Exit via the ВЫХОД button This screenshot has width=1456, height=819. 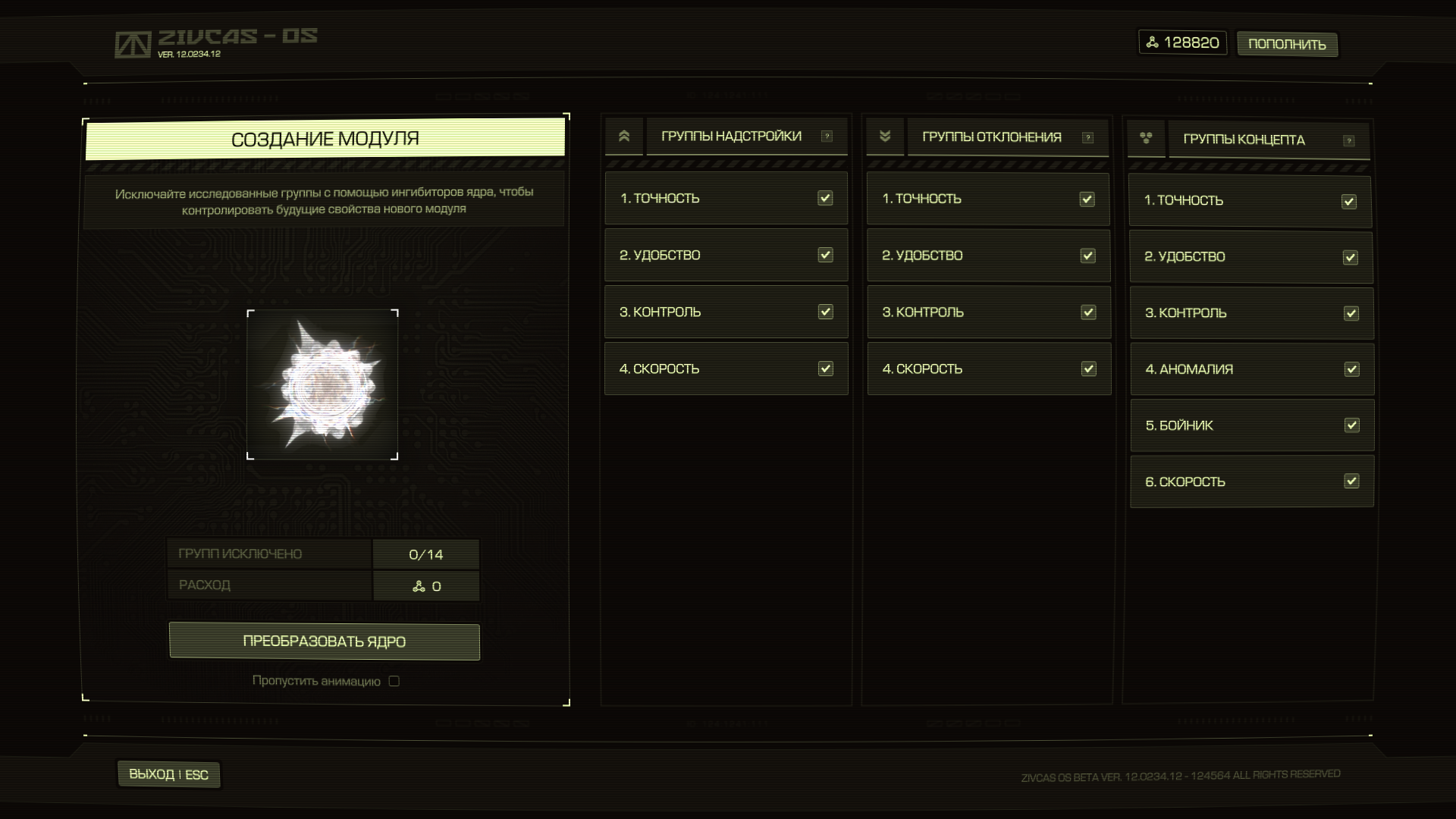click(168, 774)
